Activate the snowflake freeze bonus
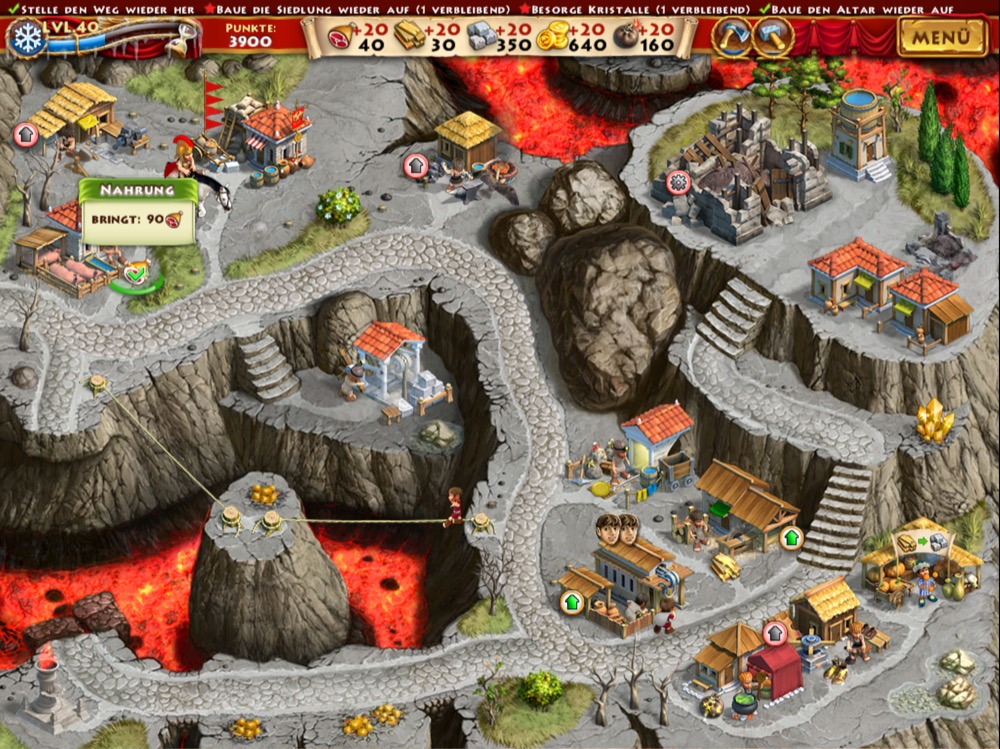Screen dimensions: 1000x749 (x=26, y=38)
